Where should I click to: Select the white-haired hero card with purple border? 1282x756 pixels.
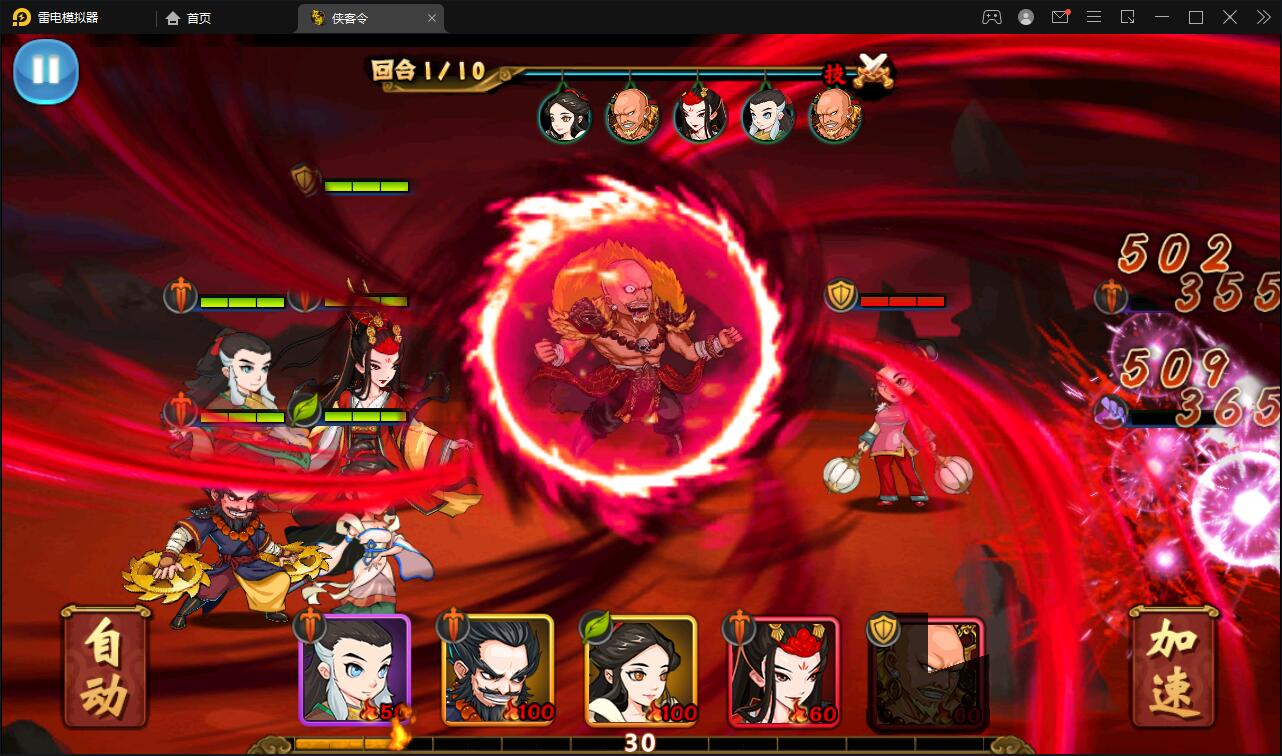[355, 670]
